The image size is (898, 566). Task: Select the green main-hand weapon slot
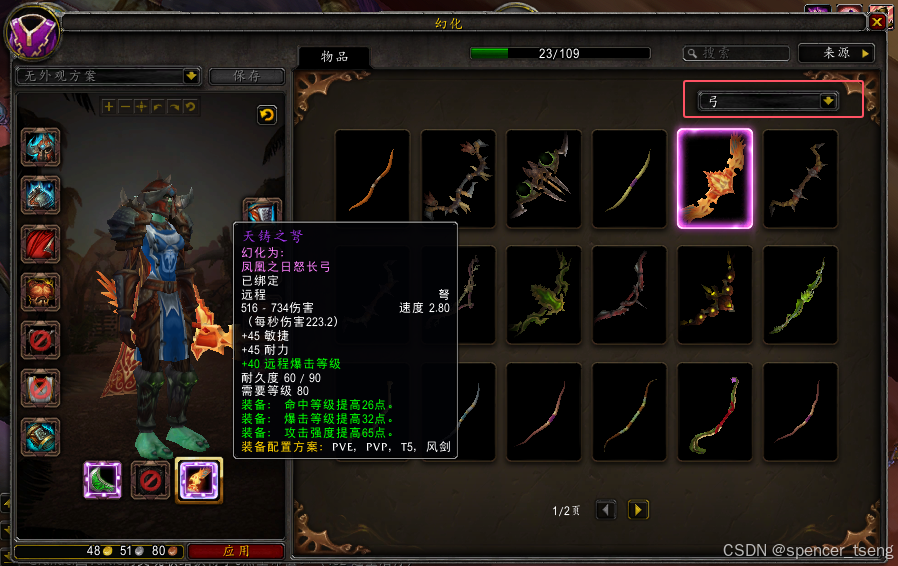point(103,479)
